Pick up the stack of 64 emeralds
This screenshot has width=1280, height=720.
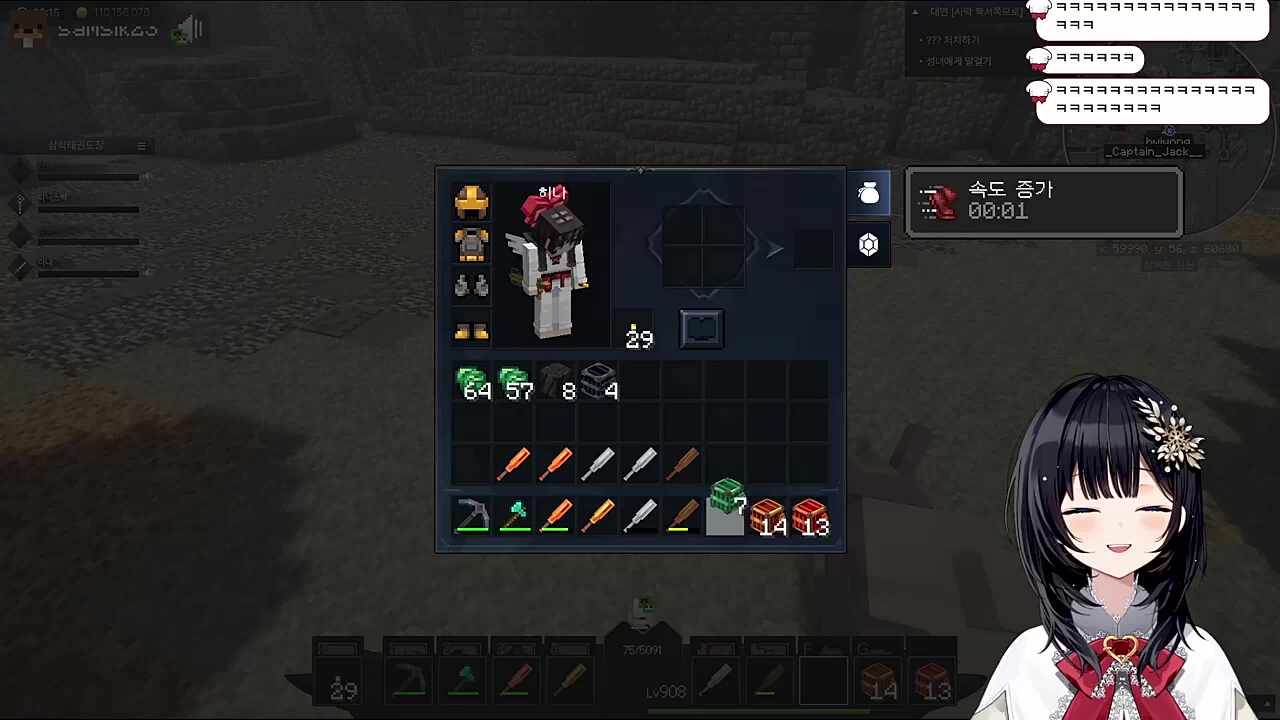pos(473,383)
